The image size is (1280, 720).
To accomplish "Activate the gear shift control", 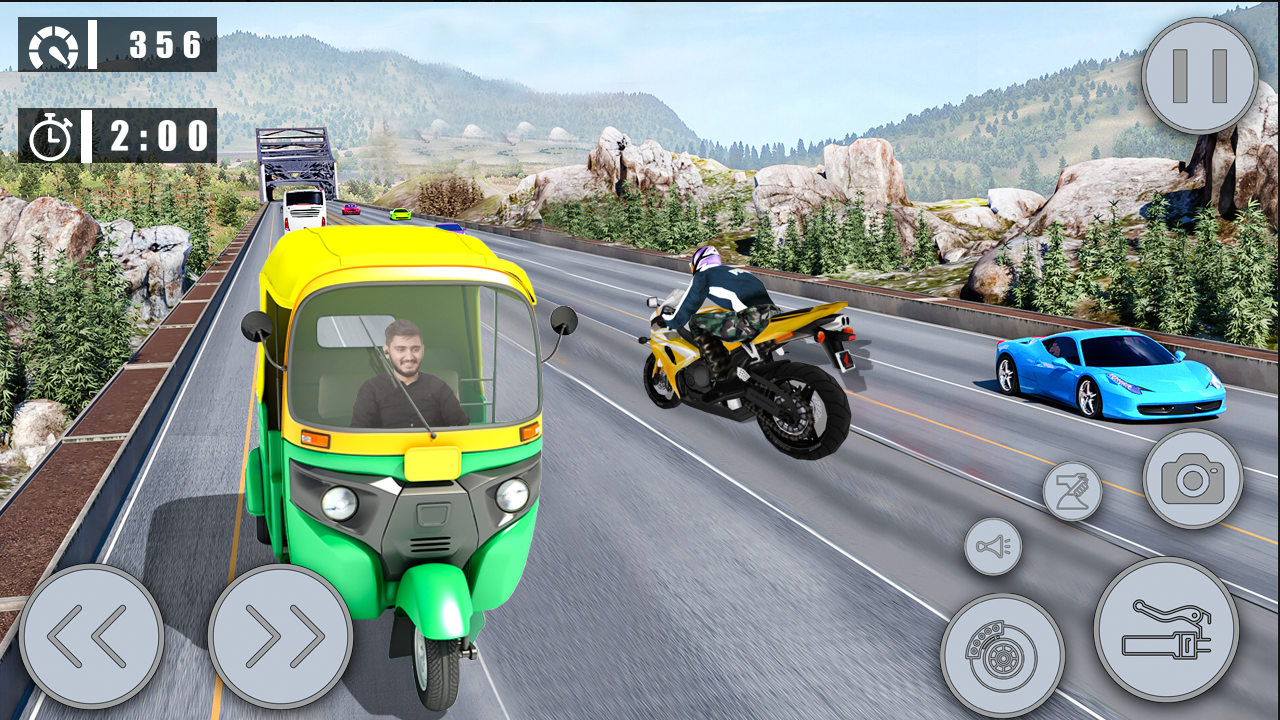I will (1075, 490).
